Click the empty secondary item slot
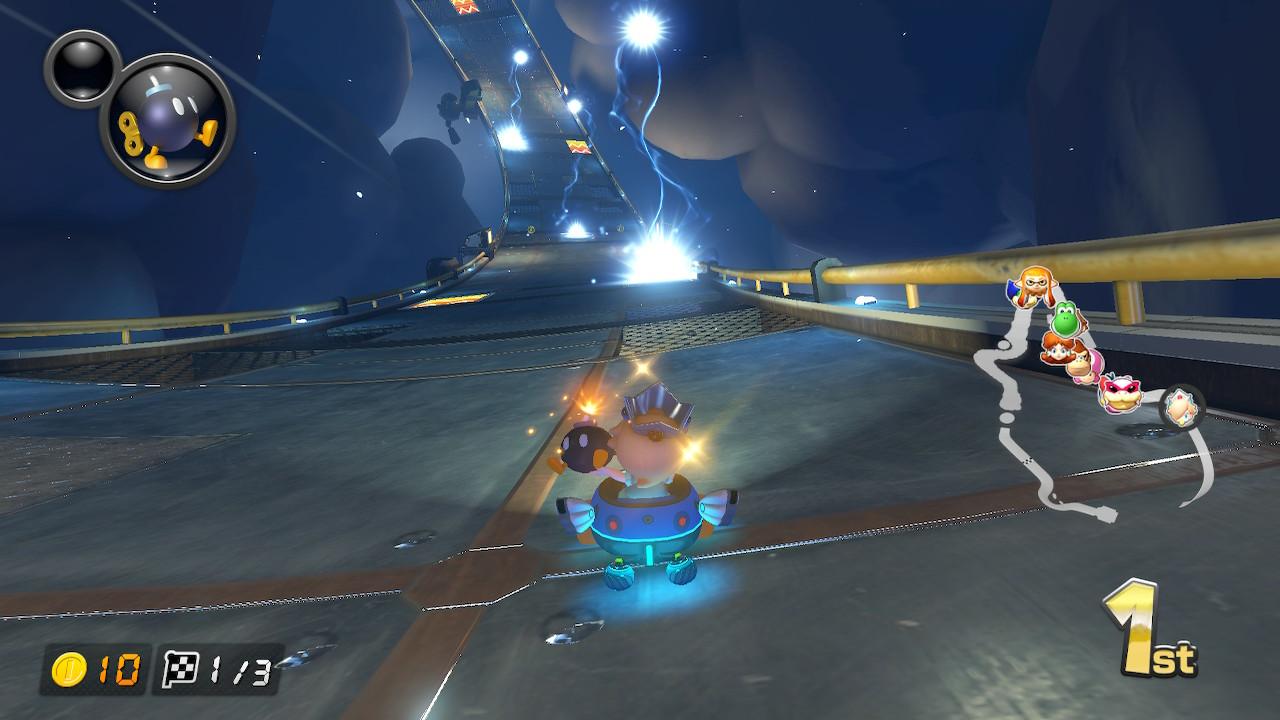Screen dimensions: 1280x720 click(83, 66)
